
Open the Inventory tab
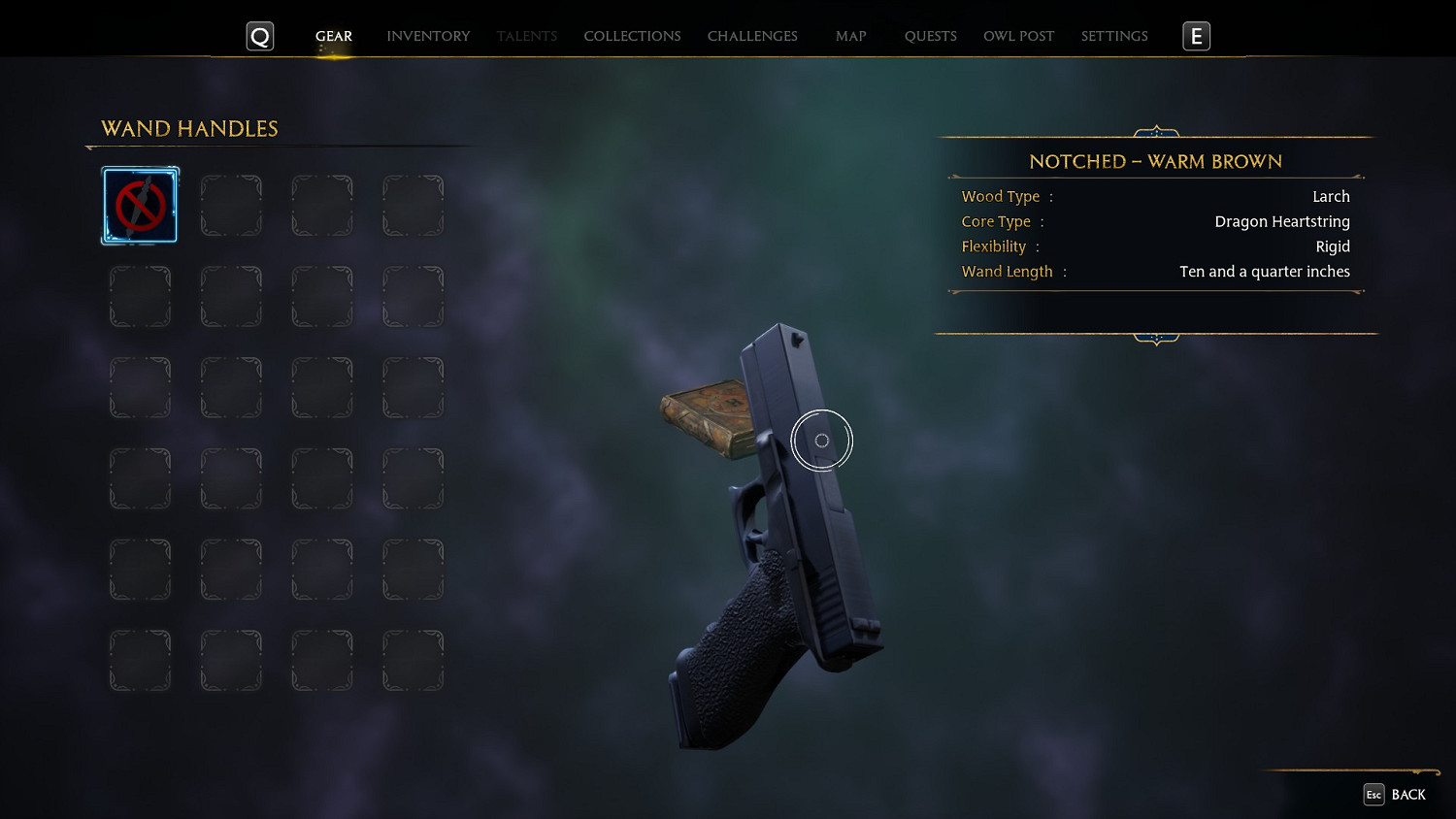tap(428, 36)
